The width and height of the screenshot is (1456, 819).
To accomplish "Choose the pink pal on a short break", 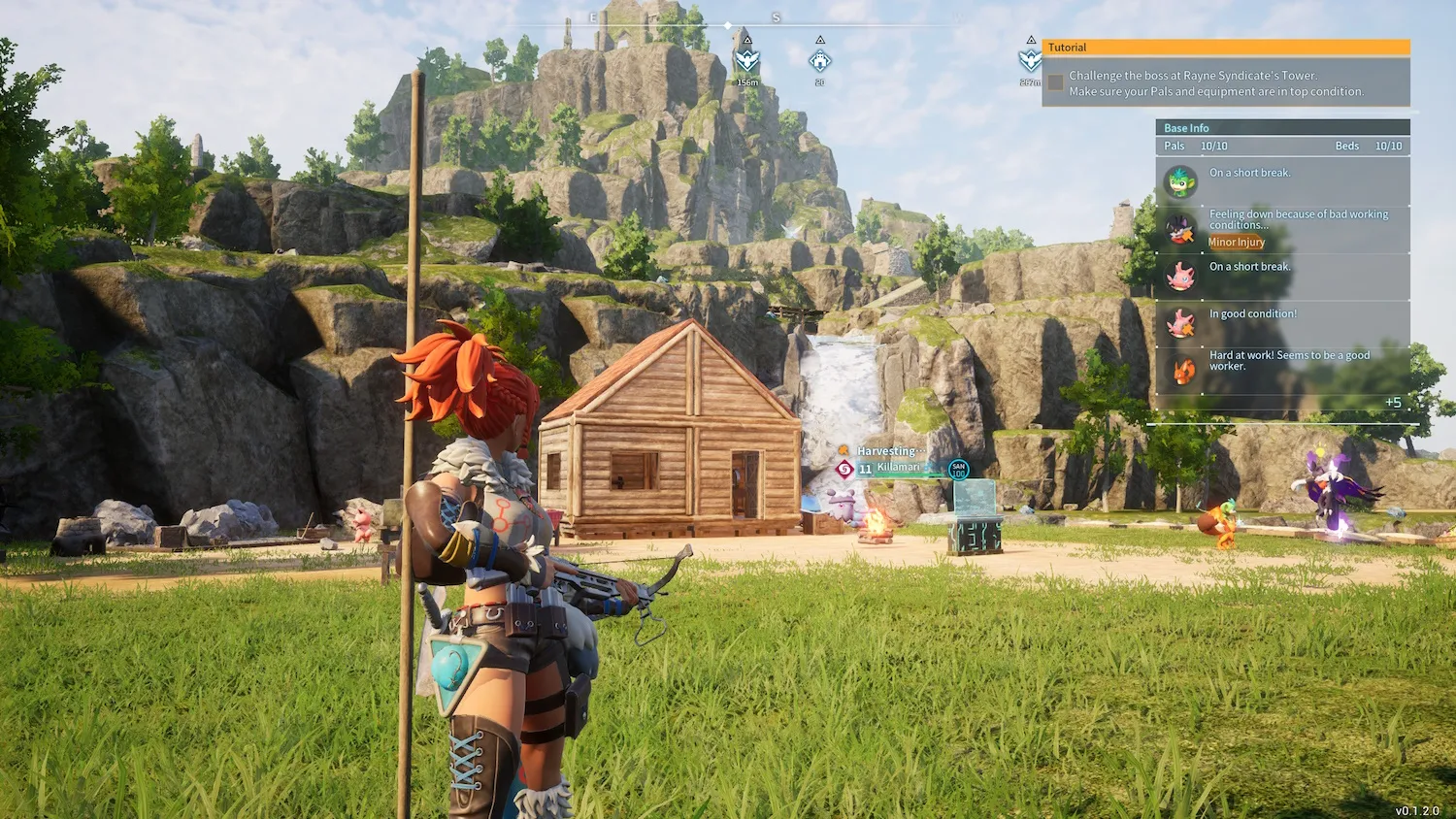I will coord(1181,277).
